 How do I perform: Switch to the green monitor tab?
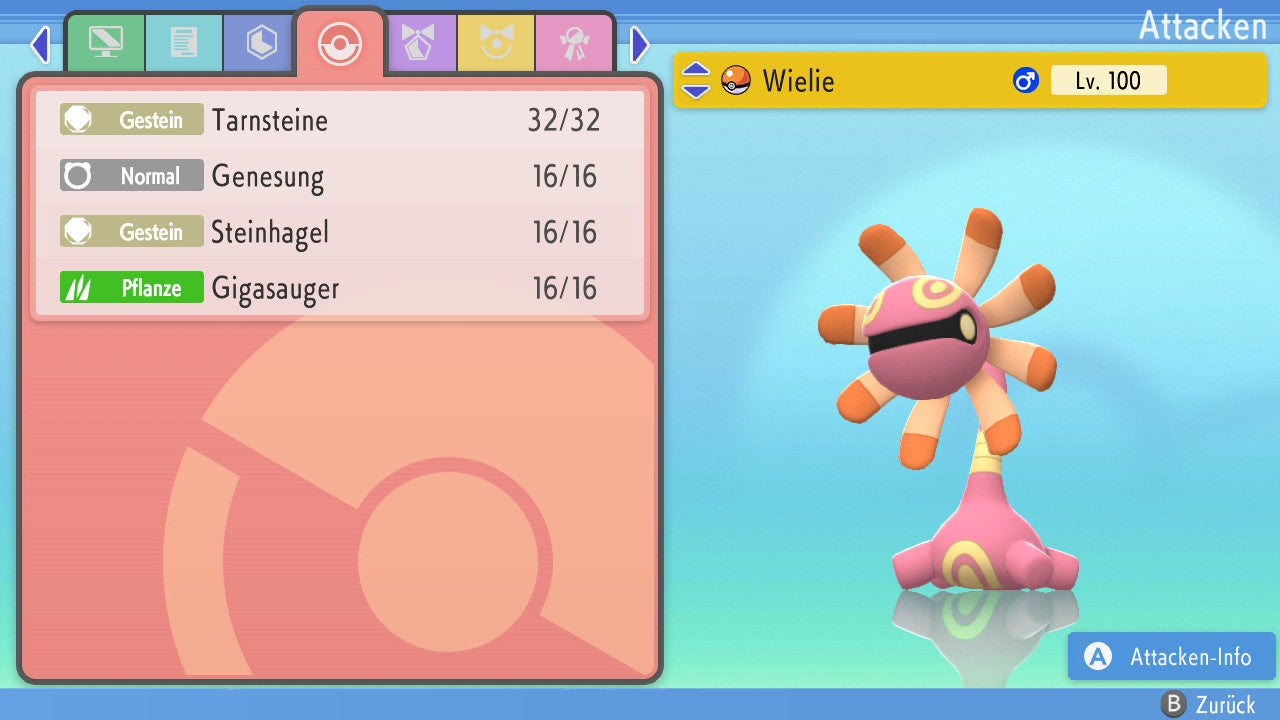point(105,43)
